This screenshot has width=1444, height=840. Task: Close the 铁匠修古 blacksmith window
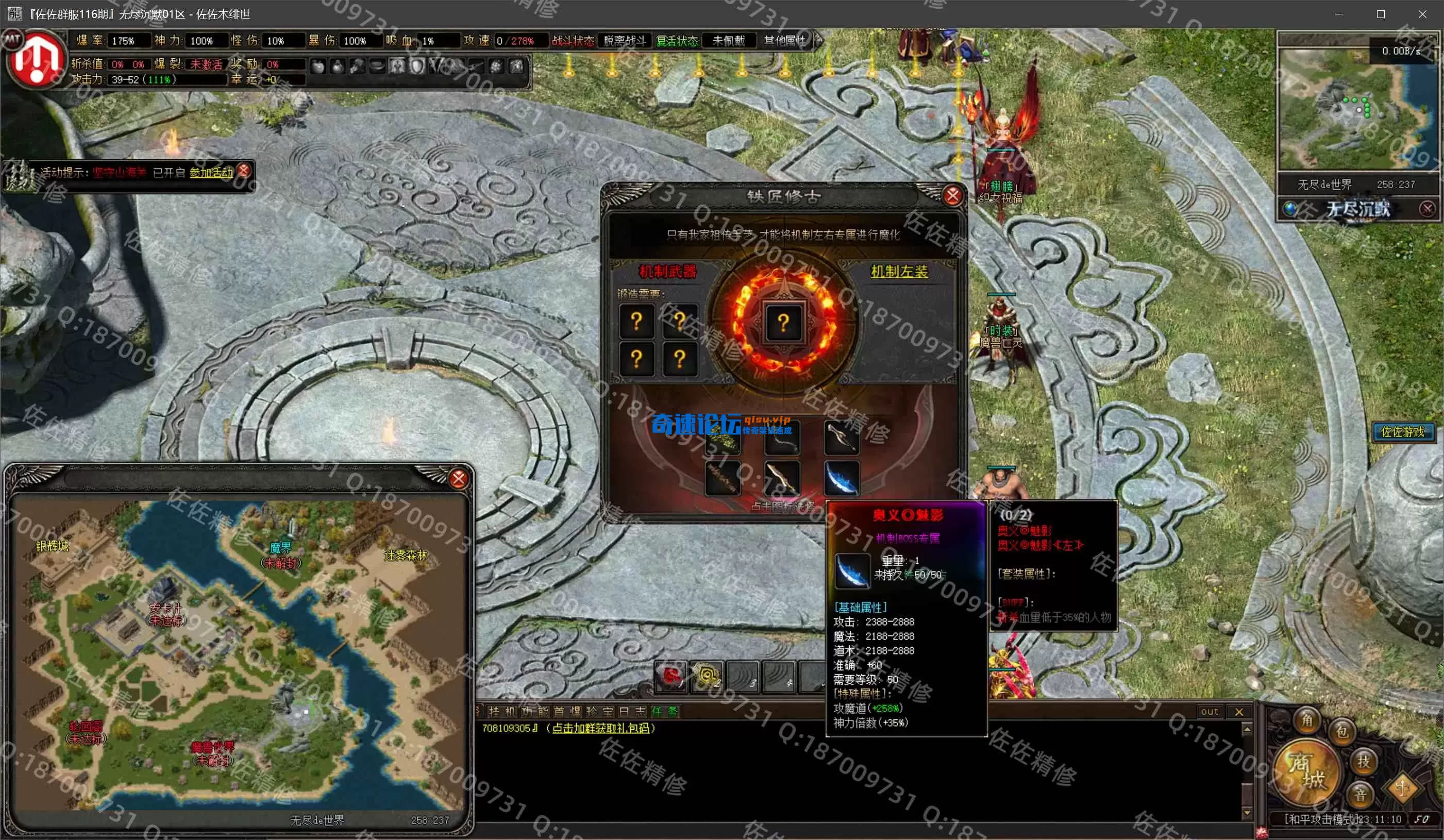point(952,196)
